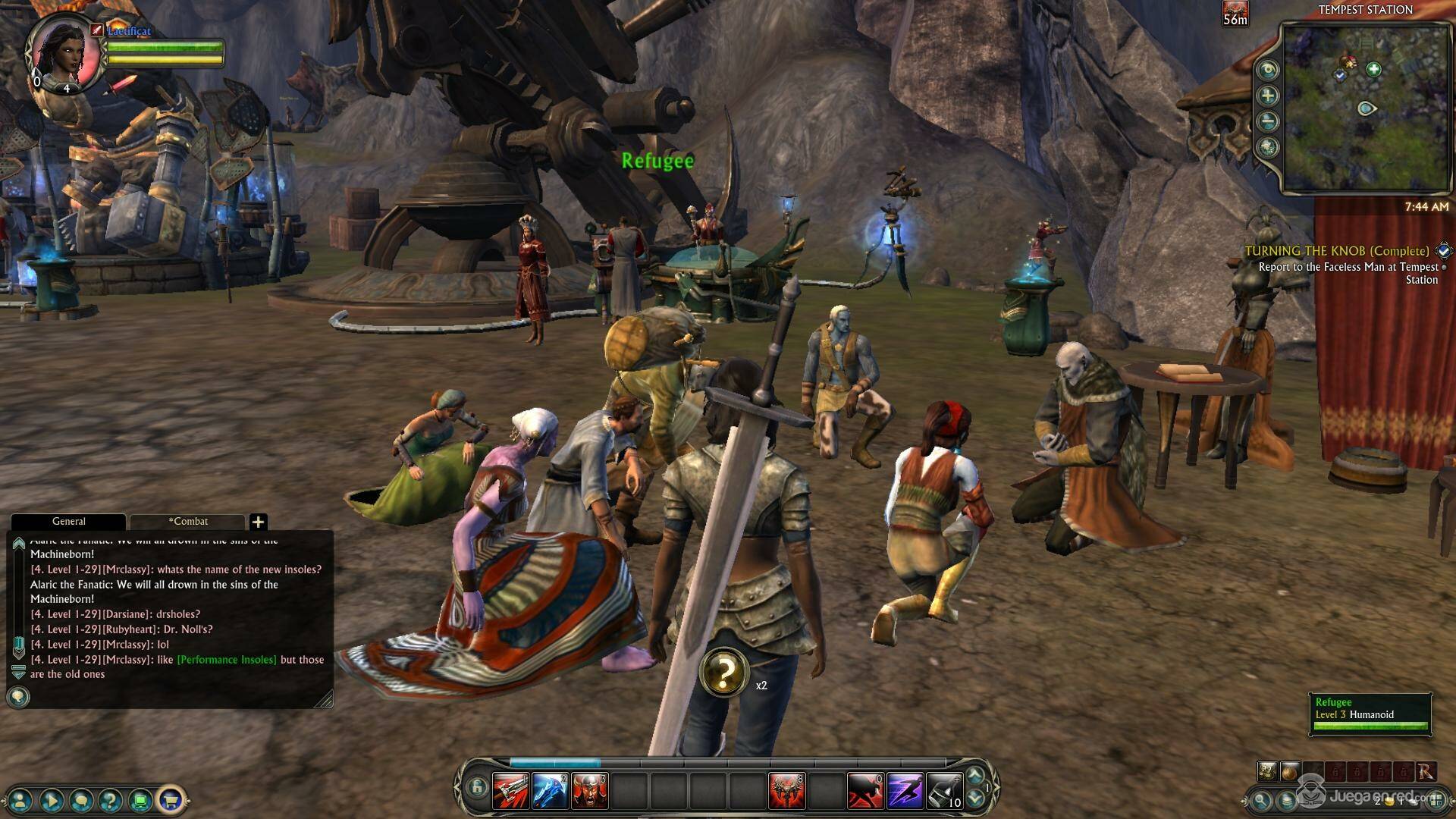This screenshot has height=819, width=1456.
Task: Trigger the shouting helmeted warrior ability
Action: (589, 790)
